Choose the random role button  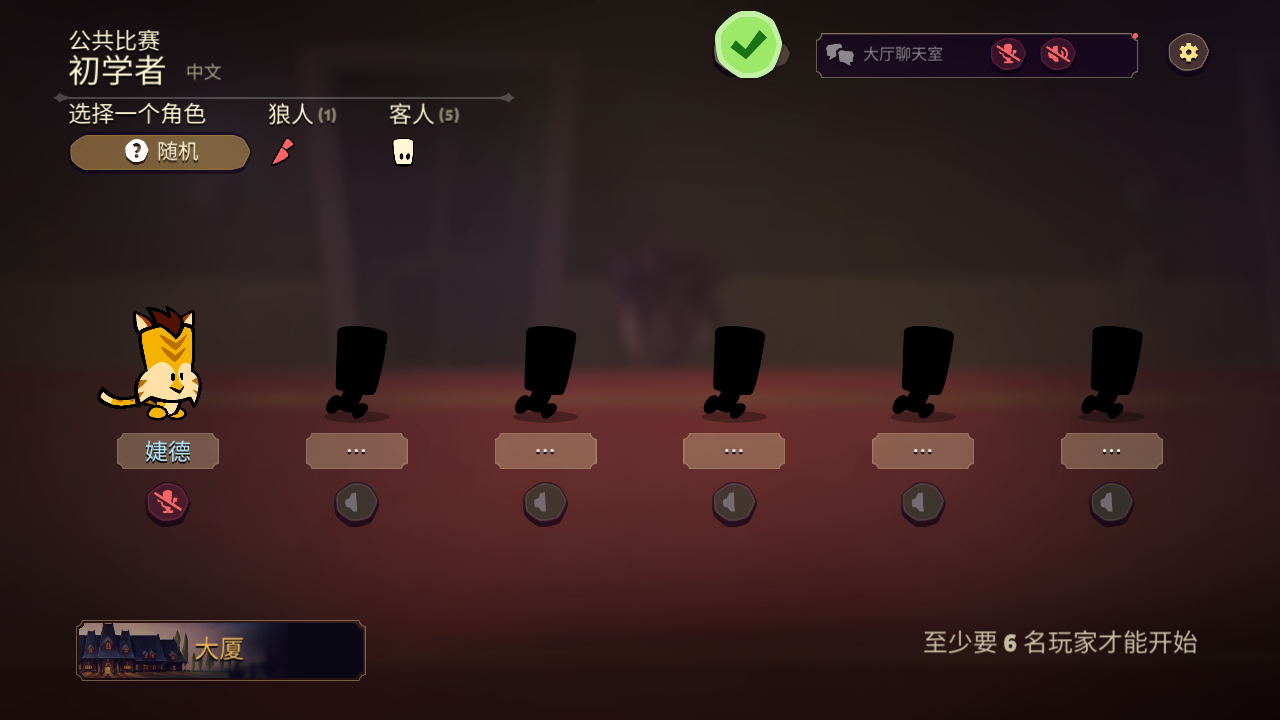(160, 152)
